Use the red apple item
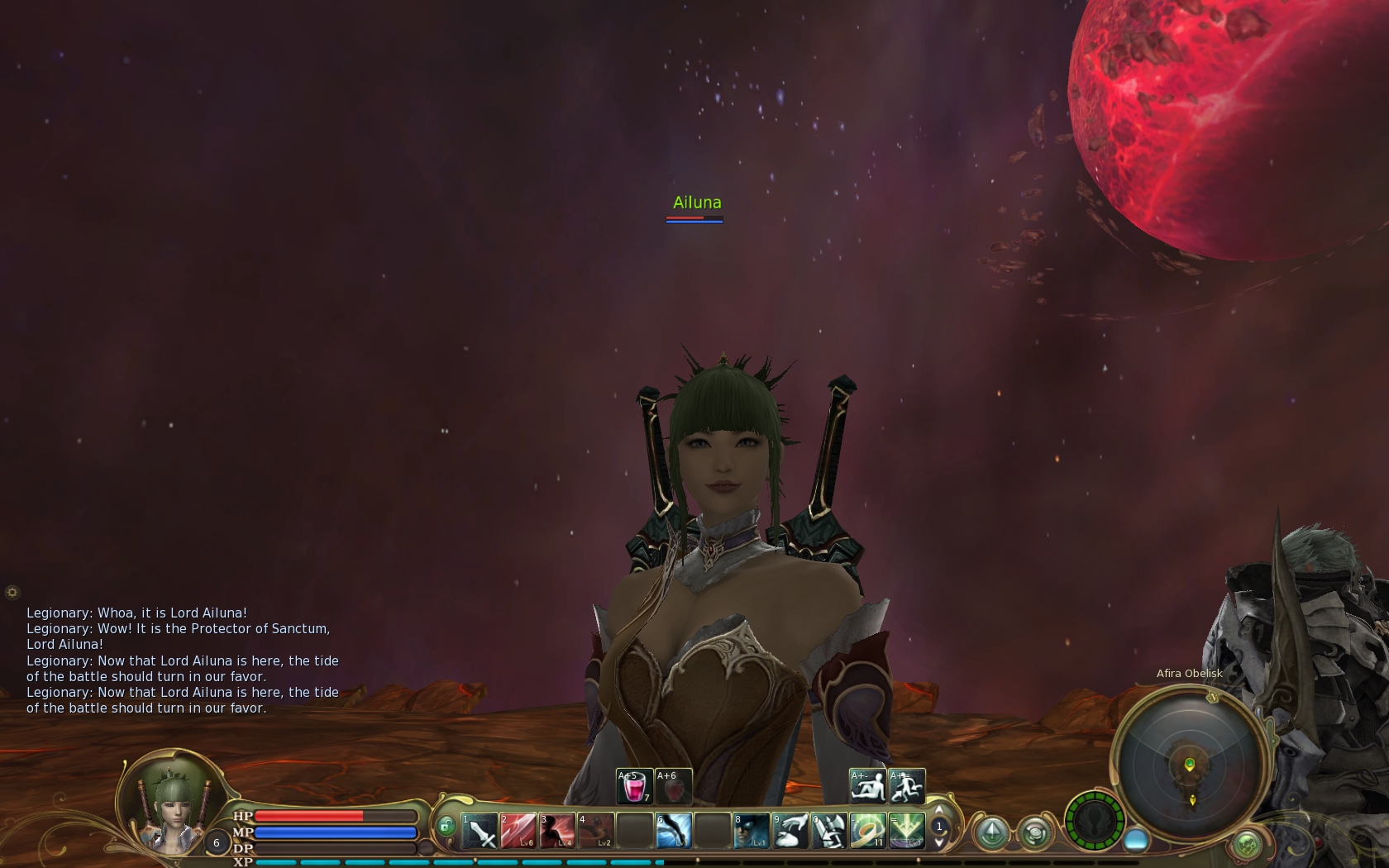 (673, 786)
